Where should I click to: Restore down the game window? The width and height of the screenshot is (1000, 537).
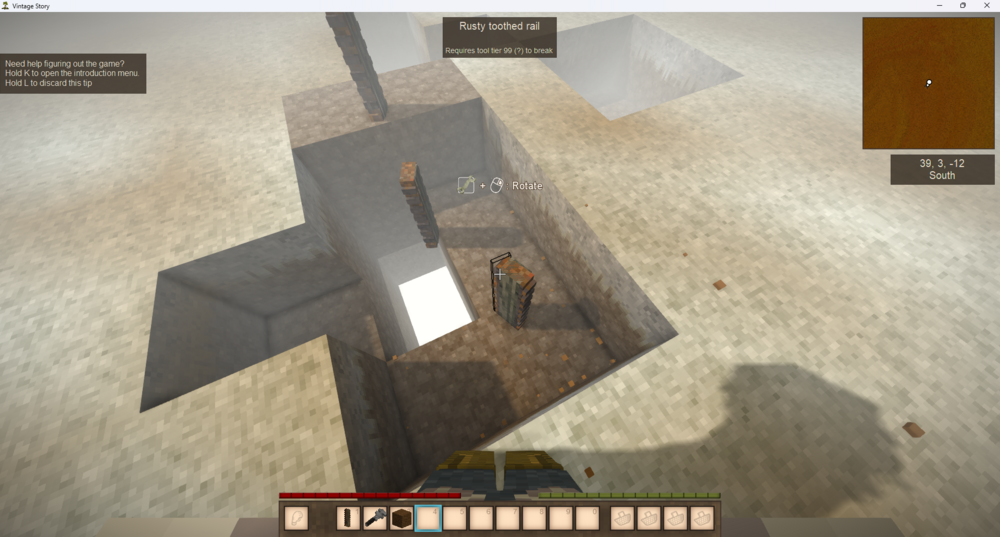tap(963, 5)
